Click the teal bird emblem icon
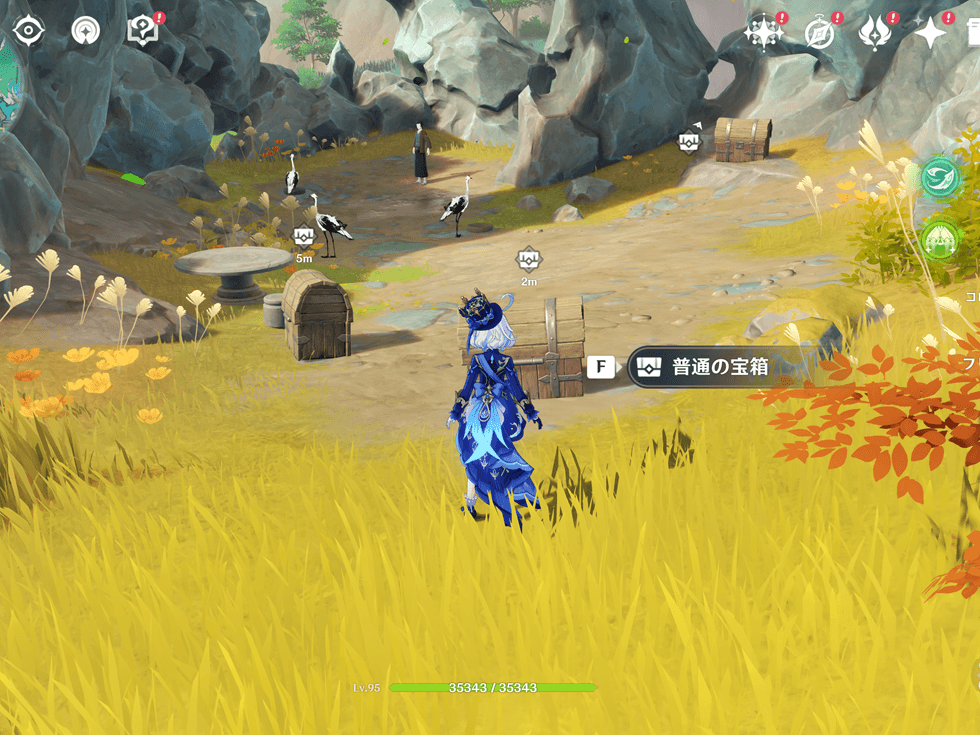Viewport: 980px width, 735px height. click(x=939, y=177)
